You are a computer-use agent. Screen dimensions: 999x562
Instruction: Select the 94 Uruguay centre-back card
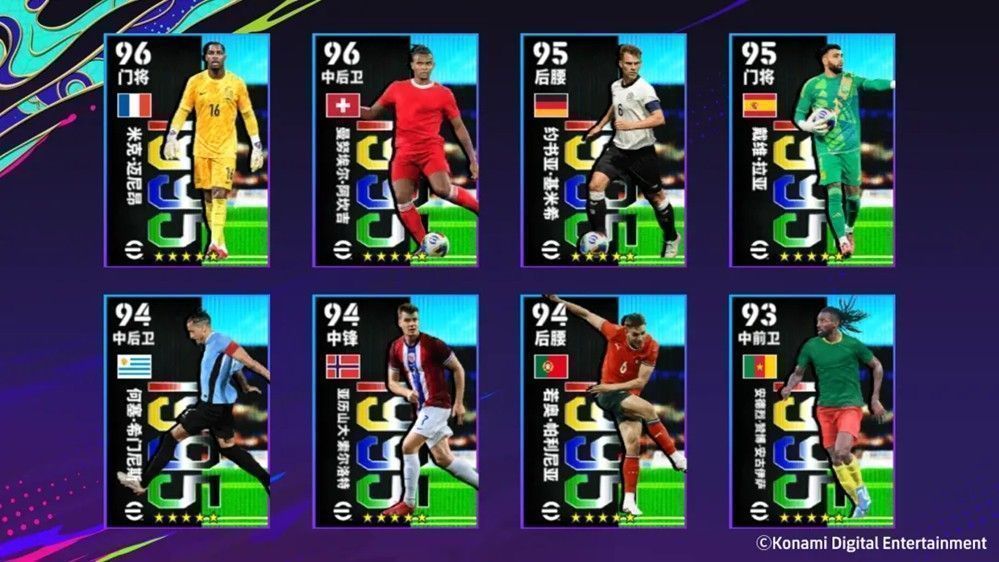[x=186, y=411]
